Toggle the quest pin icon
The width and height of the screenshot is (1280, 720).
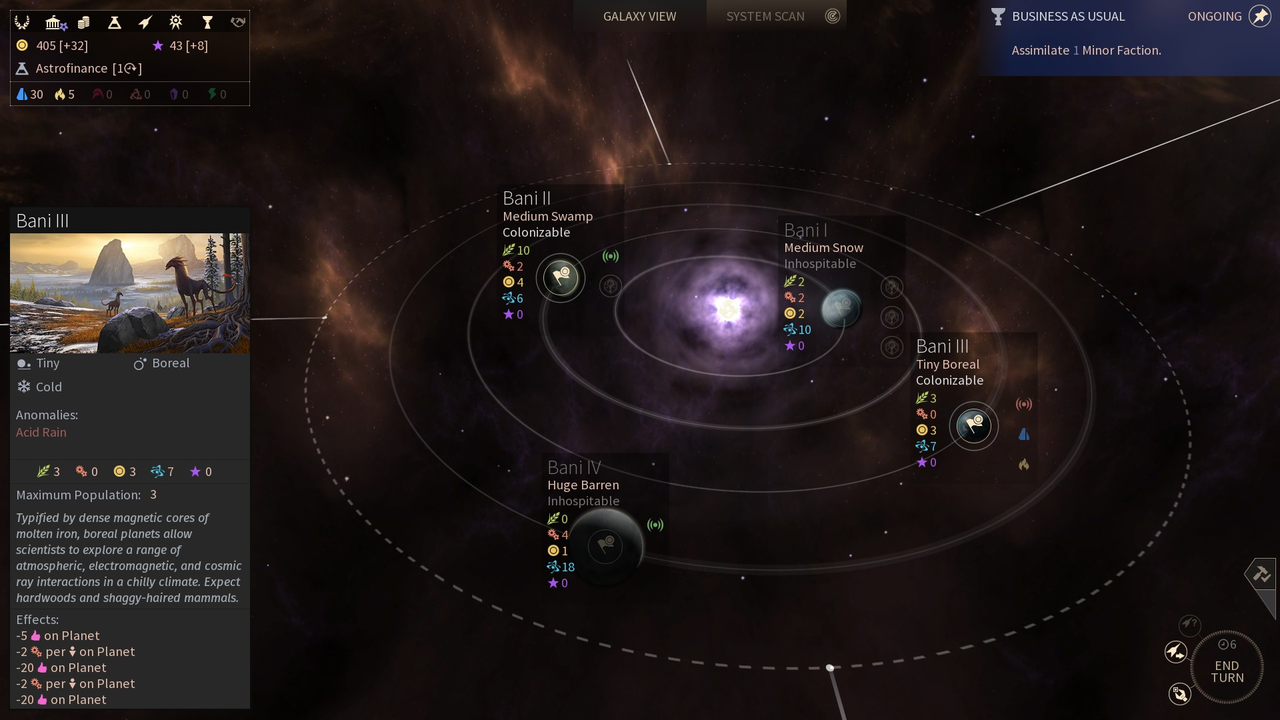pyautogui.click(x=1260, y=16)
